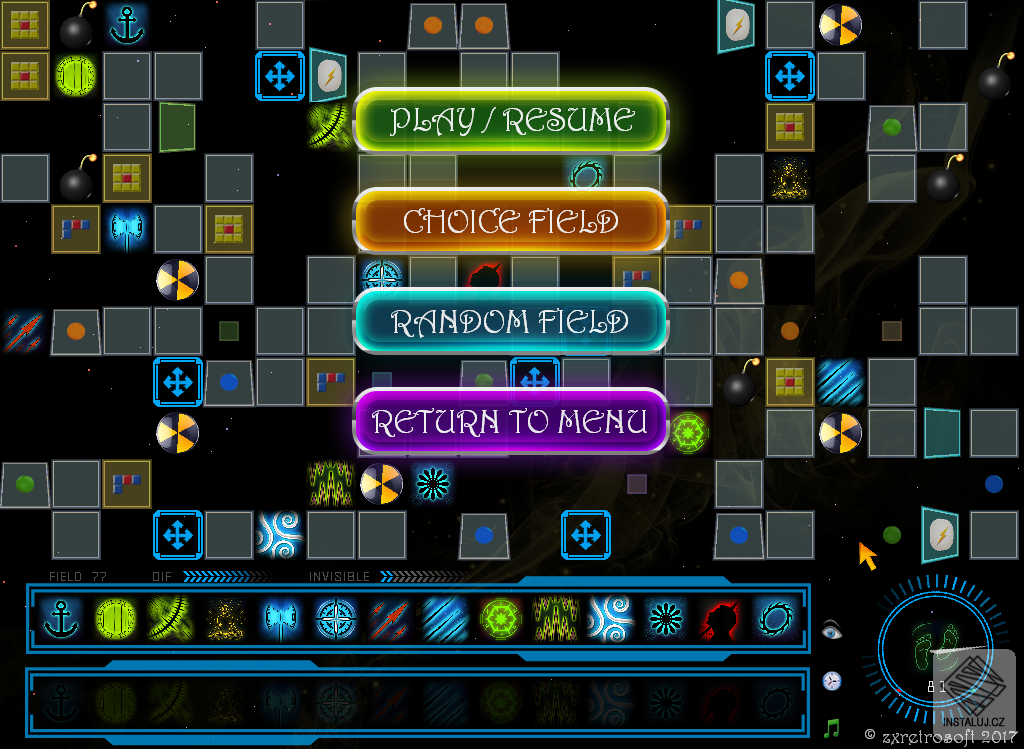Image resolution: width=1024 pixels, height=749 pixels.
Task: Select the blue double-axe icon in the bar
Action: (279, 619)
